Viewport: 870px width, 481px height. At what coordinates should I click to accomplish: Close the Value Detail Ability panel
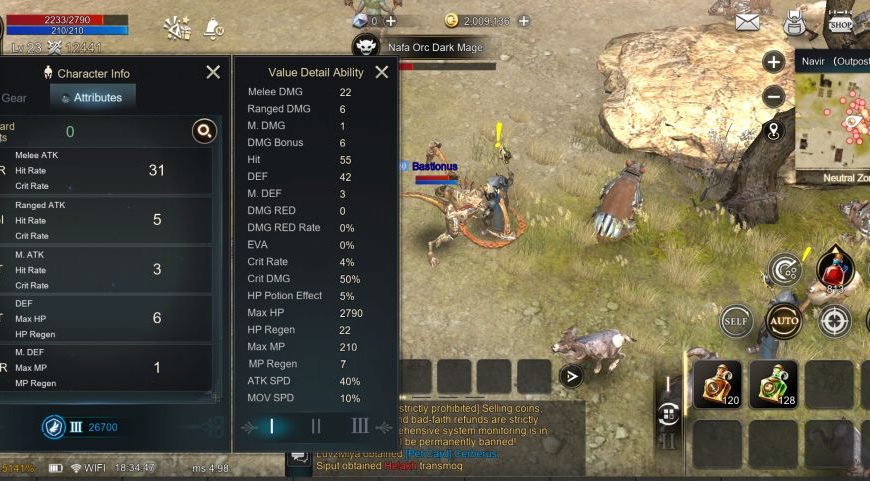(x=381, y=72)
